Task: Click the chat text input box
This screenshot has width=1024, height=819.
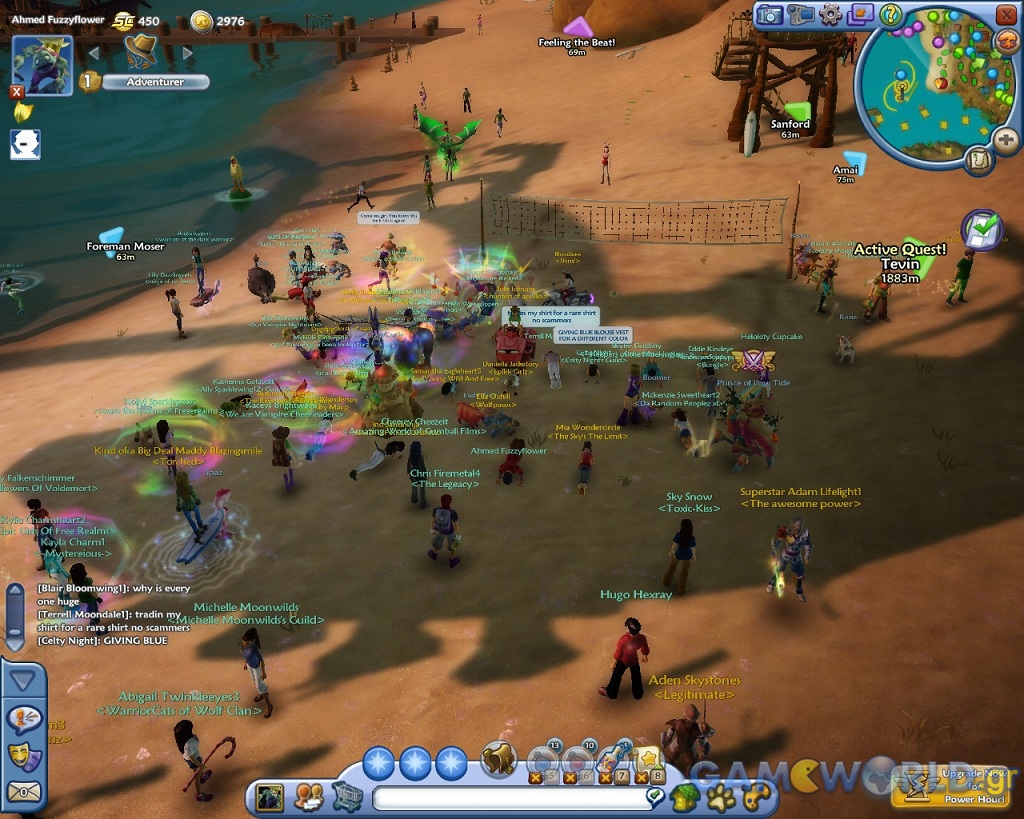Action: (x=510, y=798)
